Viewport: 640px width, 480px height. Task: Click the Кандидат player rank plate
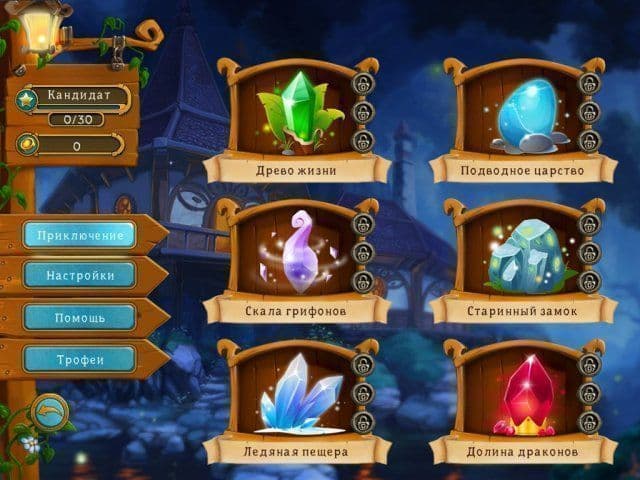tap(78, 98)
